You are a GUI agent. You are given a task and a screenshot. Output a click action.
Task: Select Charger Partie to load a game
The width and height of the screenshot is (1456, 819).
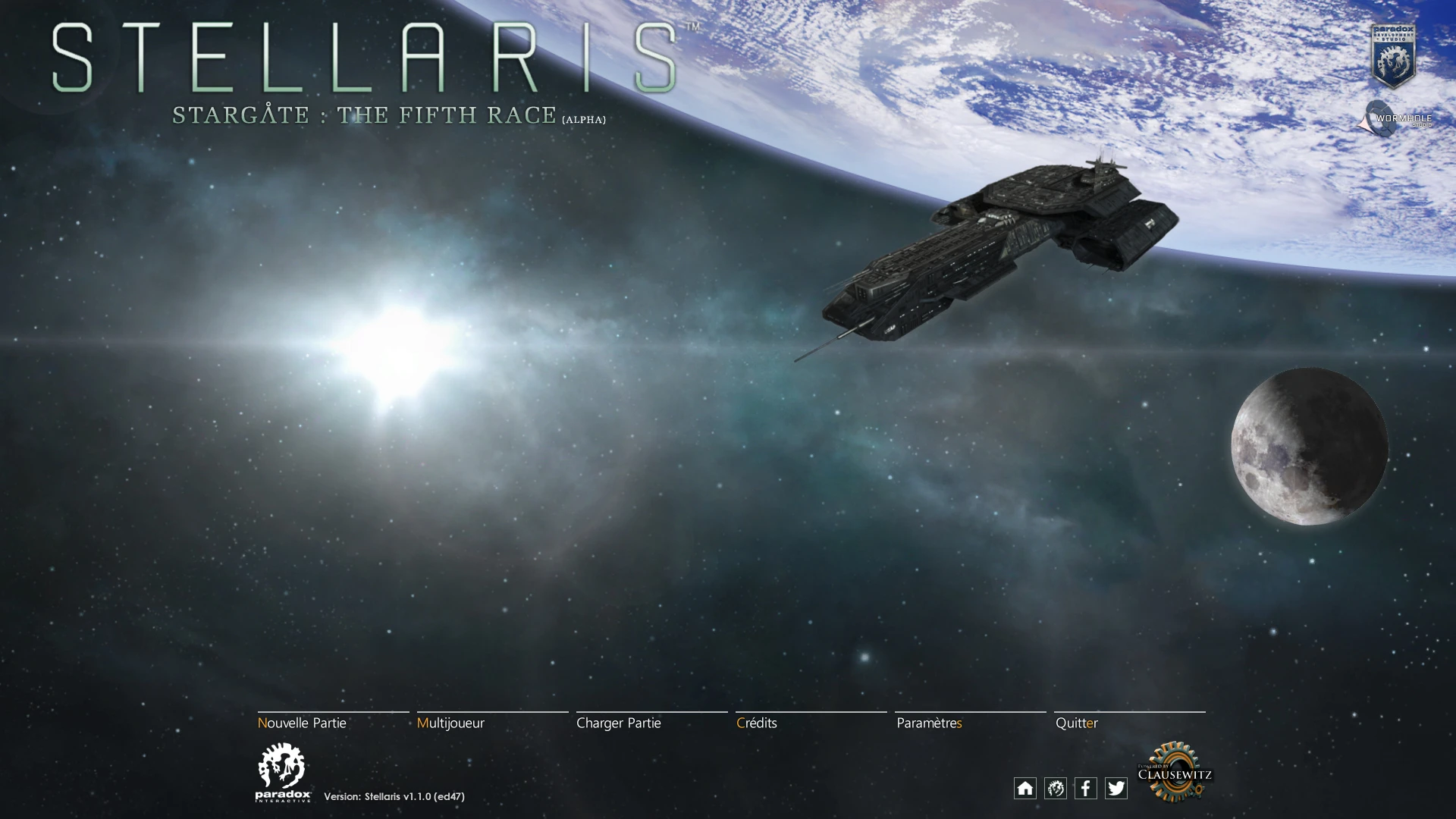[619, 723]
